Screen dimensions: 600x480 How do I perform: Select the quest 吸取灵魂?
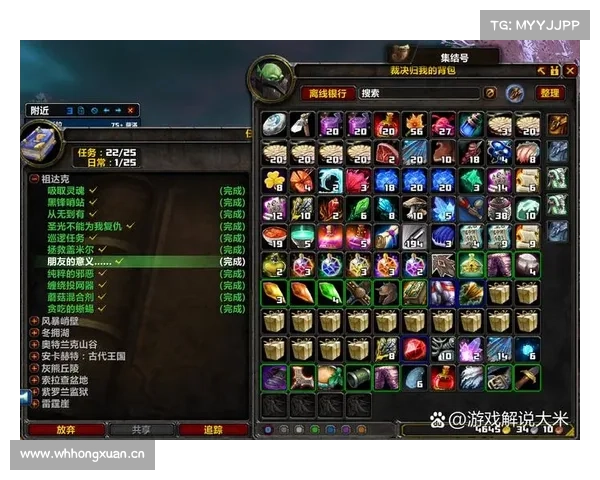tap(66, 189)
